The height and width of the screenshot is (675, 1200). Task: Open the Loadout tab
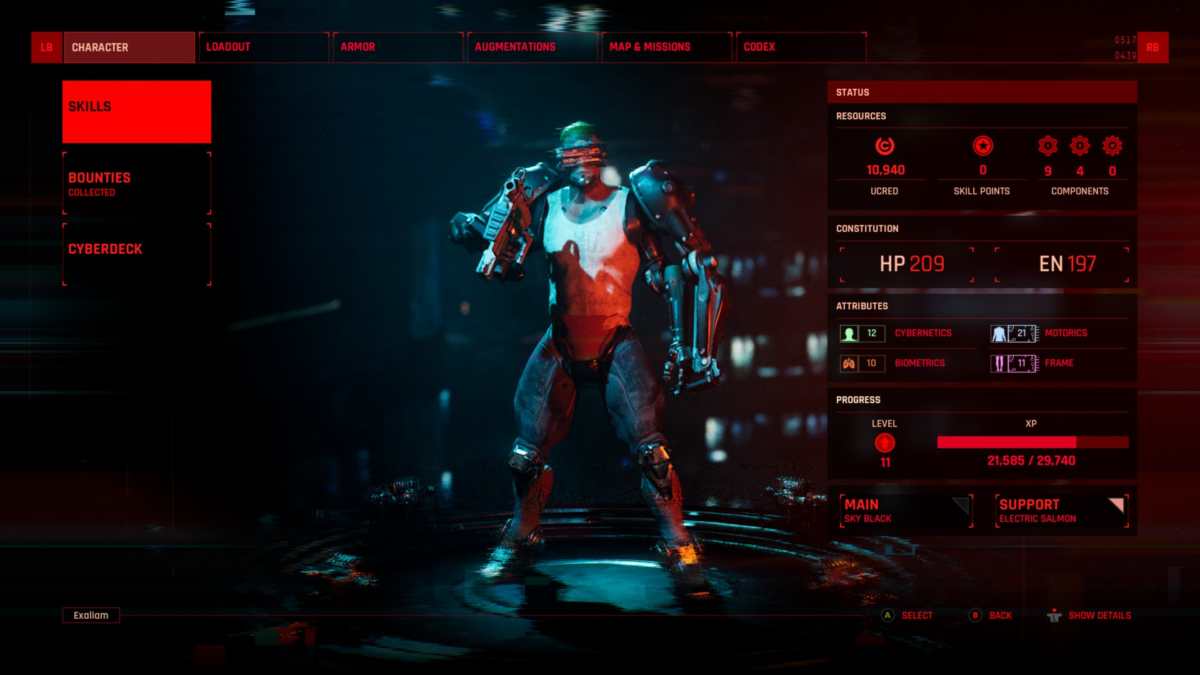point(264,47)
